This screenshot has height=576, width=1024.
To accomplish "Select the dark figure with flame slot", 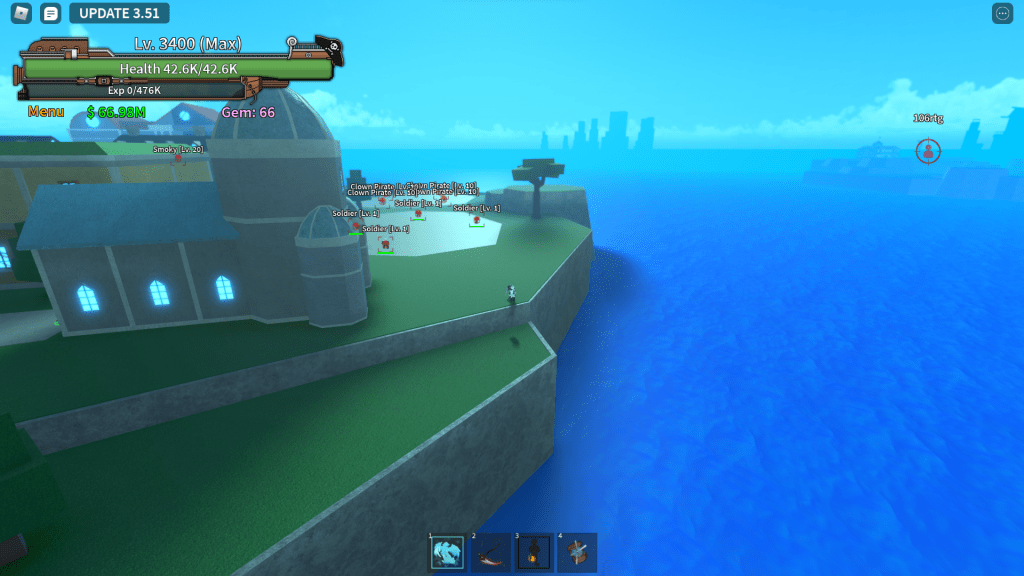I will pyautogui.click(x=533, y=552).
